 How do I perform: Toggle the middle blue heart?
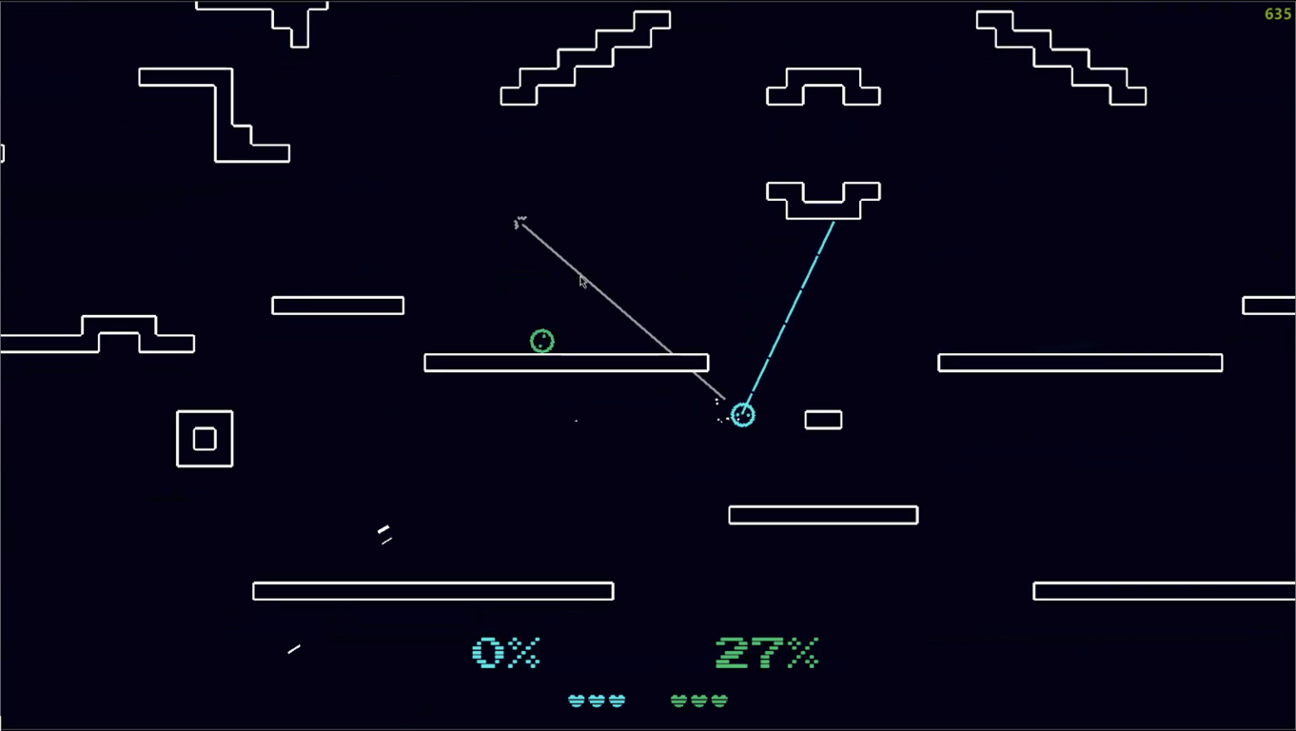596,700
